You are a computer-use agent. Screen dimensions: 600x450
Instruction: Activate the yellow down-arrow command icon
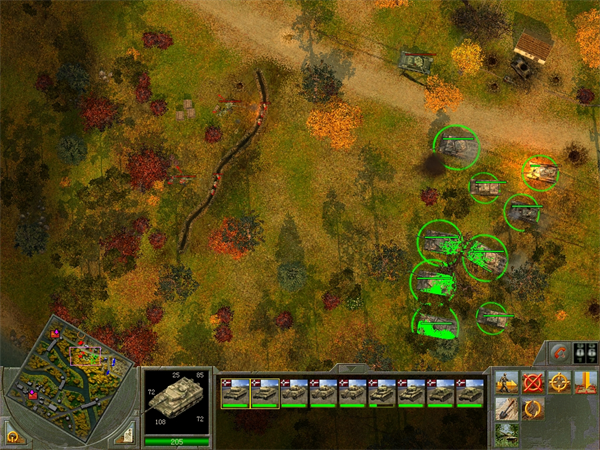[585, 382]
